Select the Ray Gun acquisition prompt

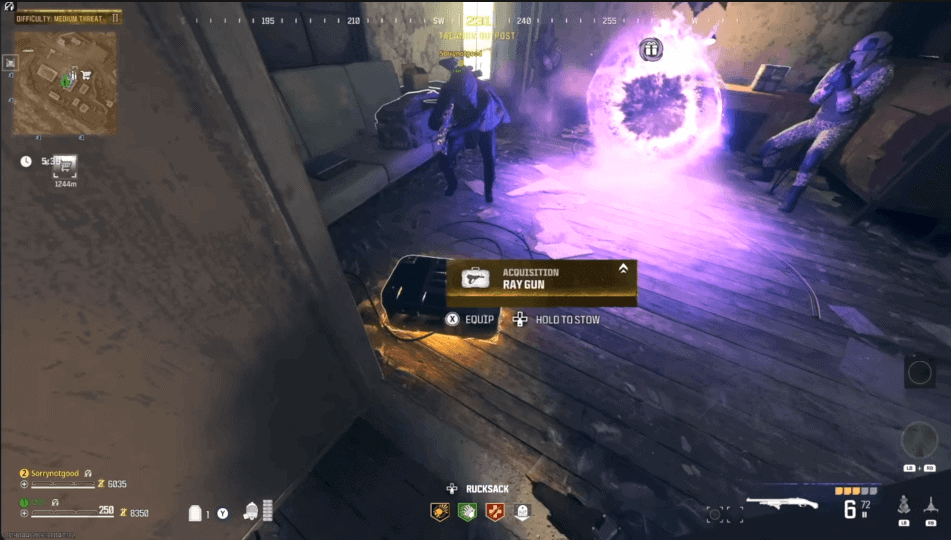[541, 278]
